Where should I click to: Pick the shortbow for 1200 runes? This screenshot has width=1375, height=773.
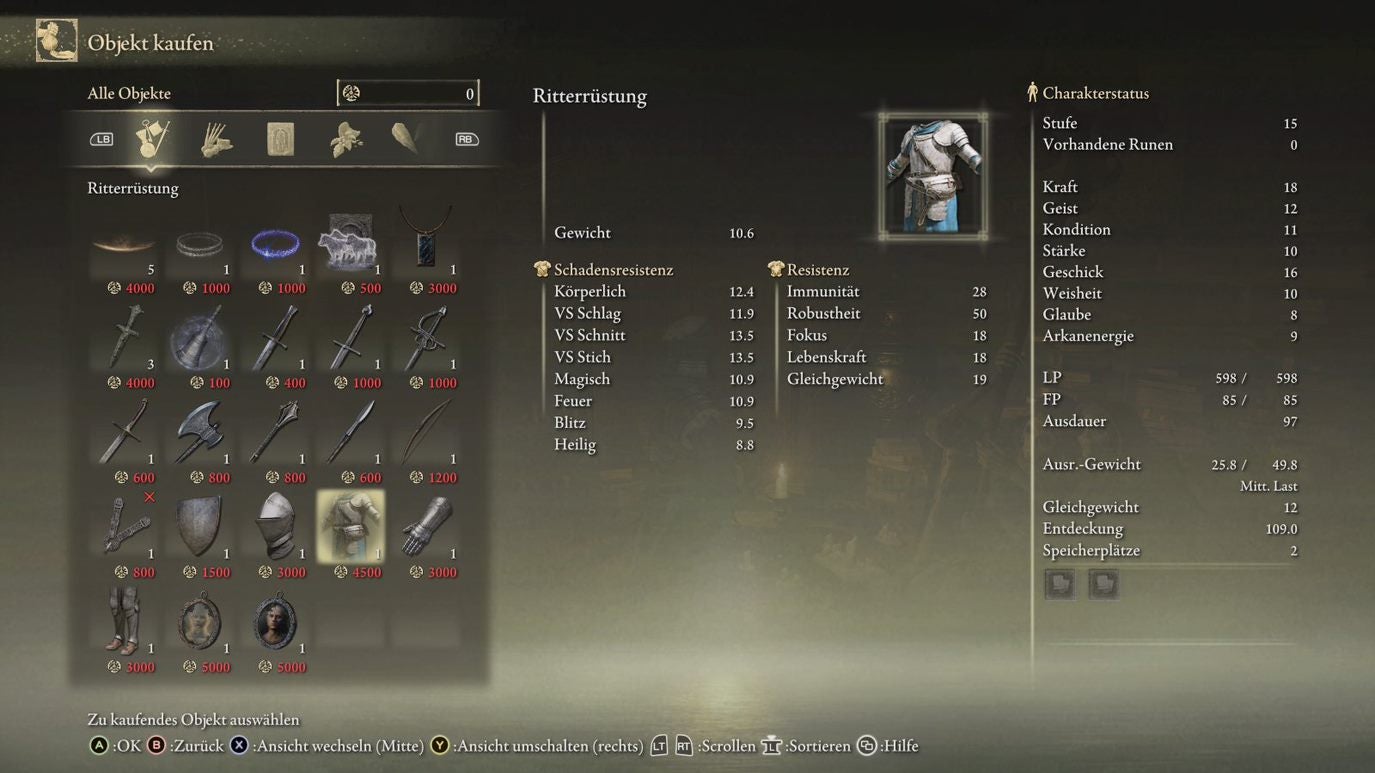[426, 432]
